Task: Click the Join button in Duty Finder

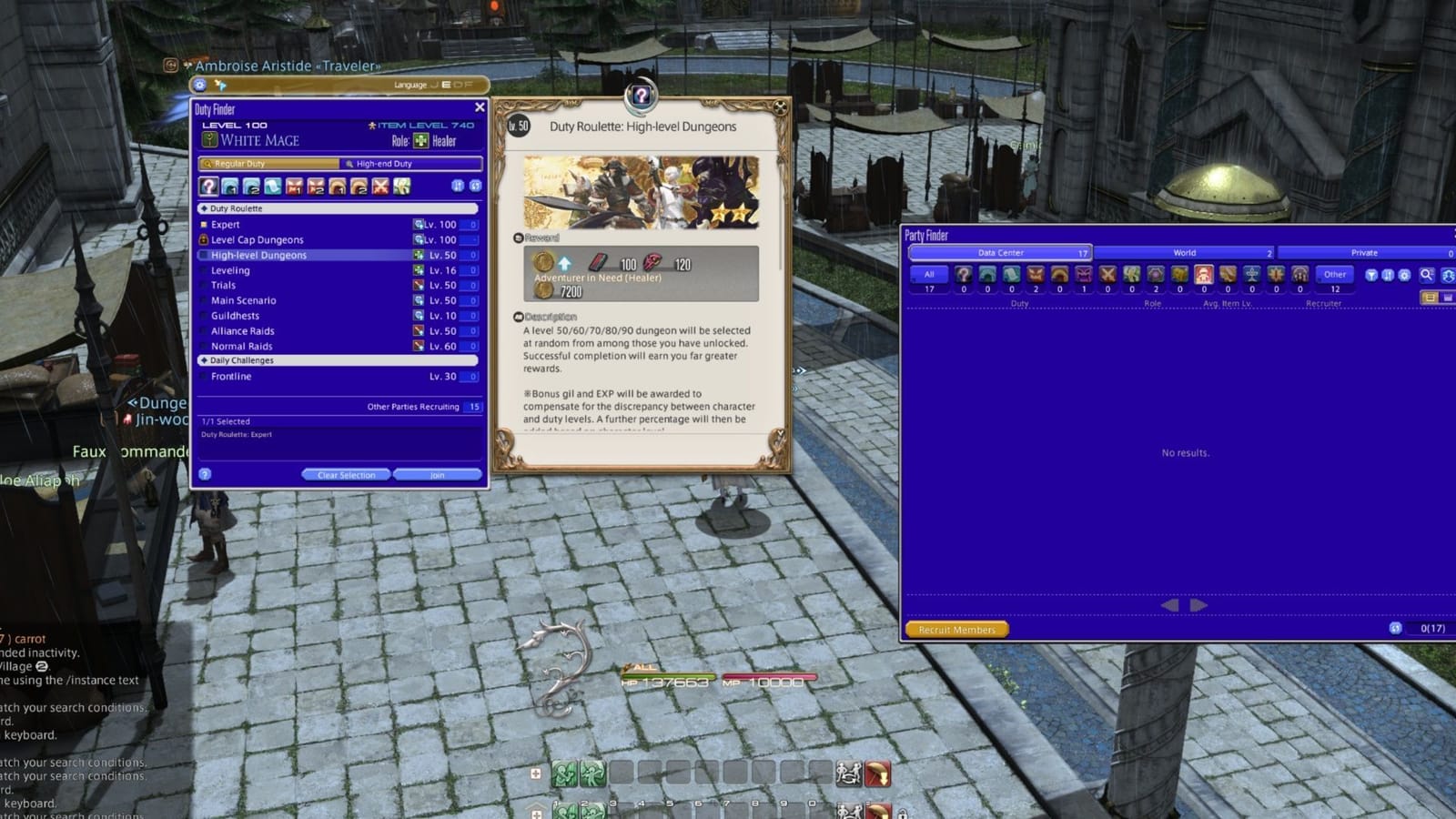Action: point(438,474)
